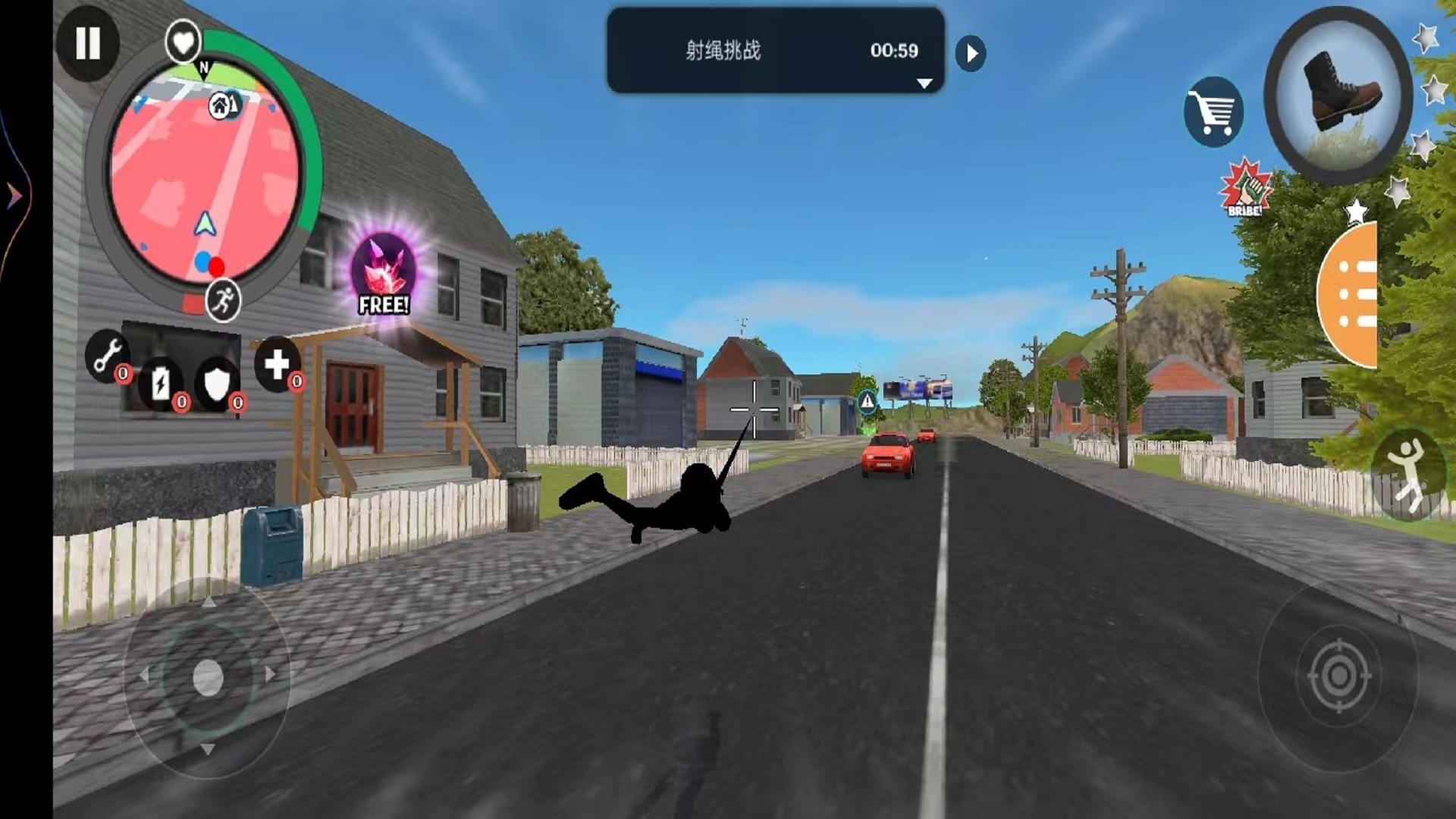Screen dimensions: 1456x819
Task: Open the orange list menu button
Action: pyautogui.click(x=1351, y=294)
